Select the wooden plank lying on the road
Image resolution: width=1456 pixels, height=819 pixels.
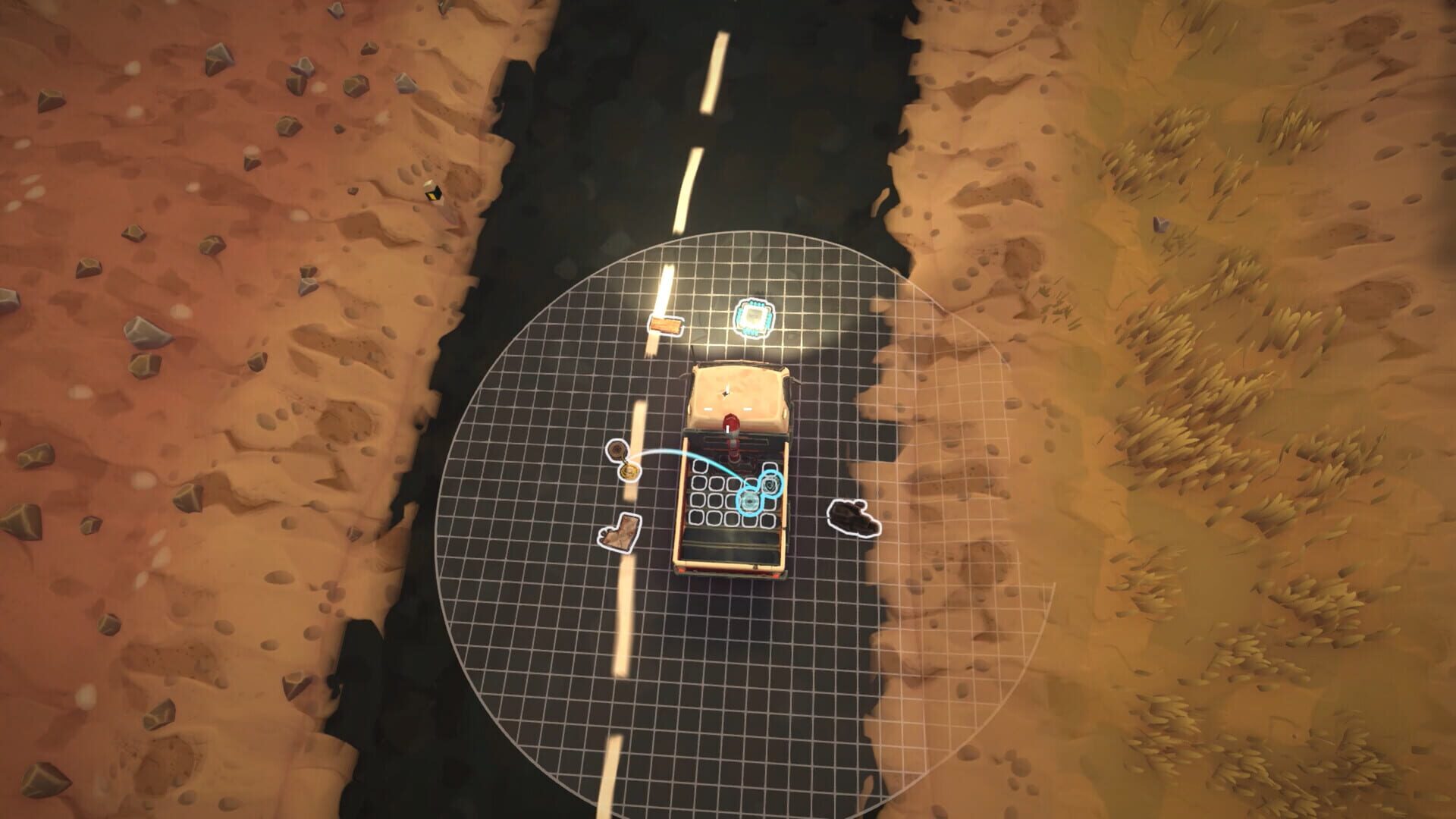[x=666, y=325]
